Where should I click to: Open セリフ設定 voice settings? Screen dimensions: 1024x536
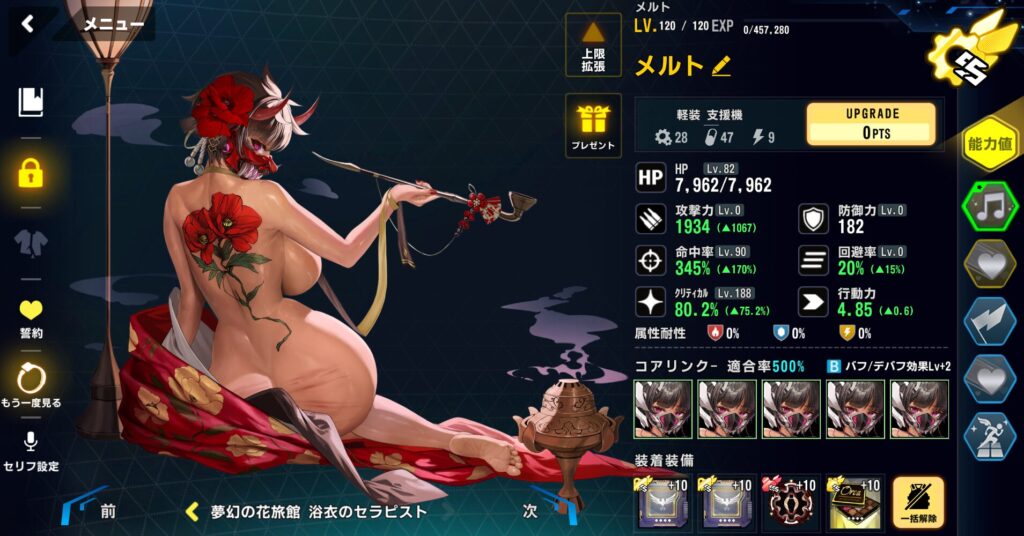[x=31, y=450]
